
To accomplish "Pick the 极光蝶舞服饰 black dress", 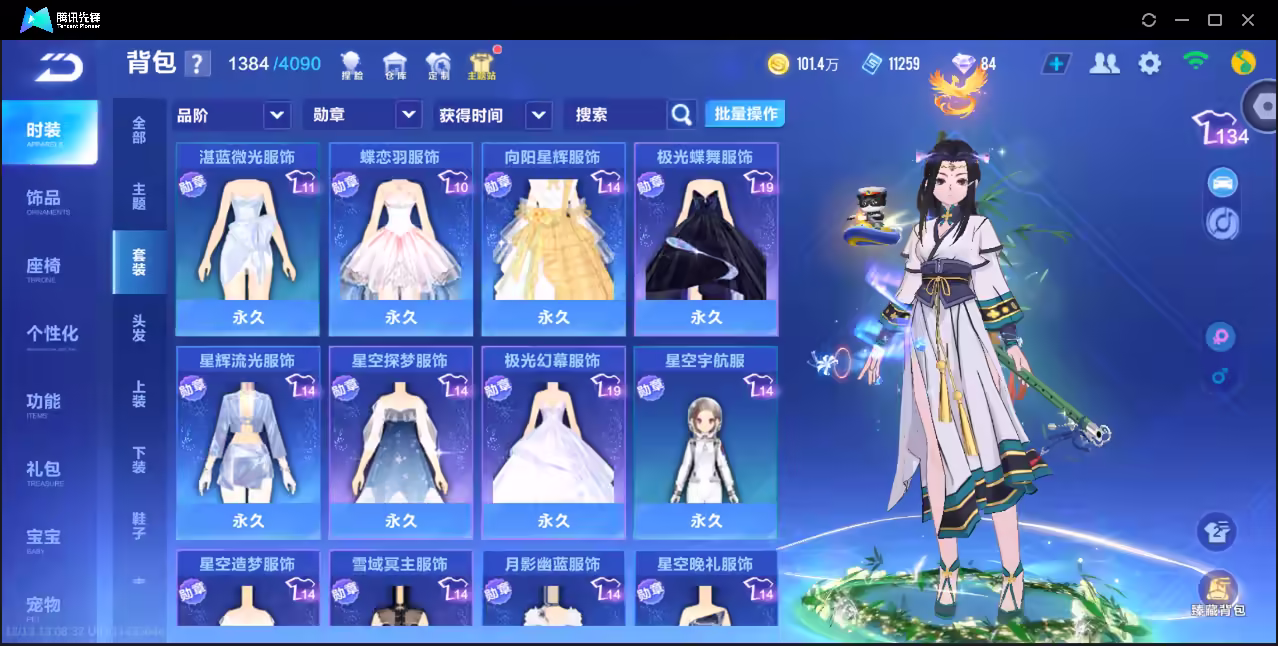I will 706,239.
